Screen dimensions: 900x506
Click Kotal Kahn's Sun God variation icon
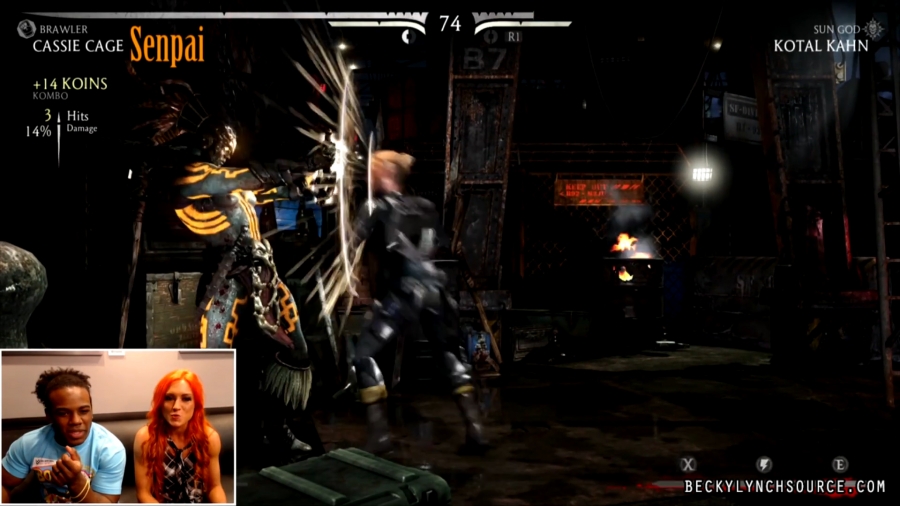[x=874, y=29]
